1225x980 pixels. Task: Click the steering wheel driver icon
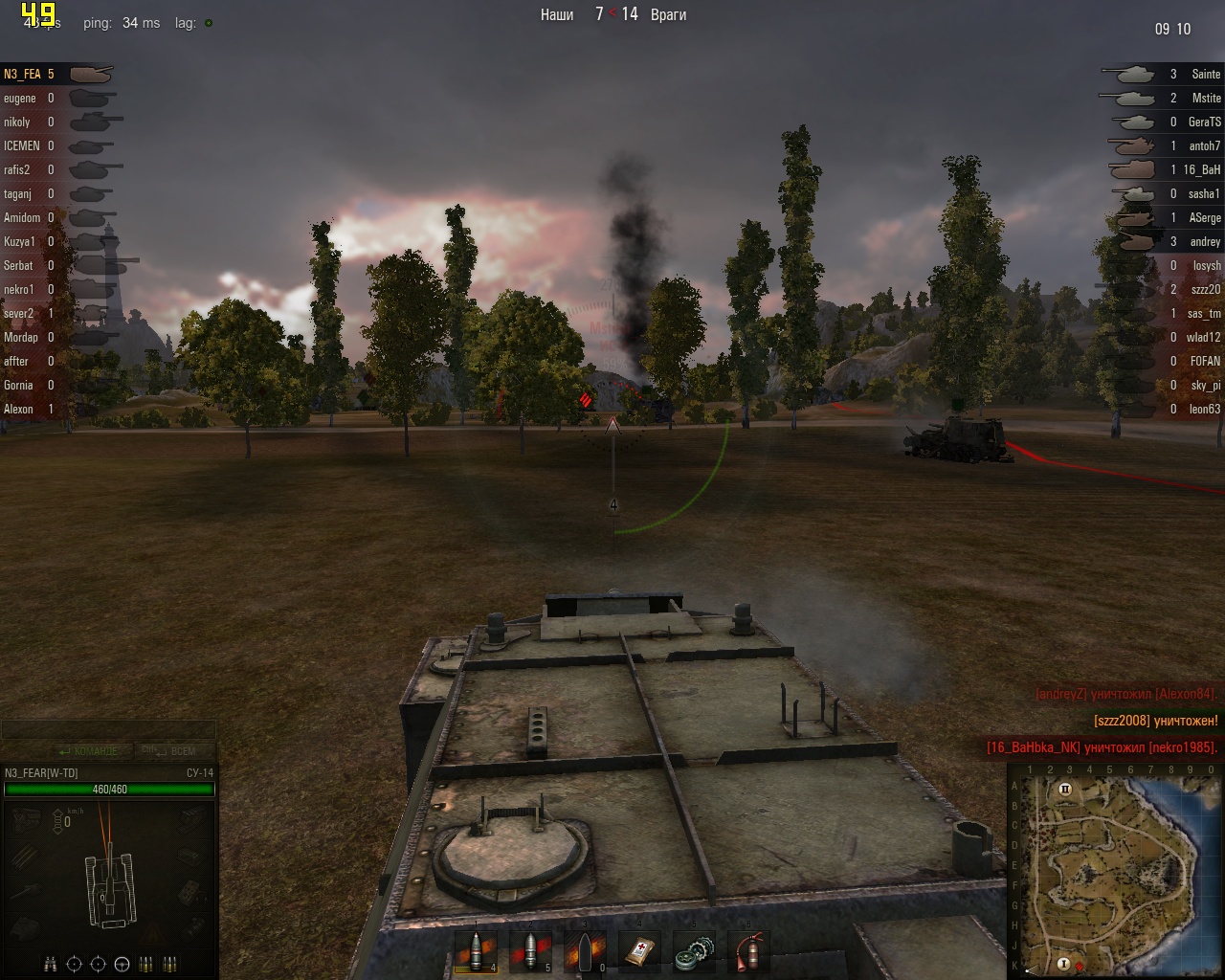point(122,964)
